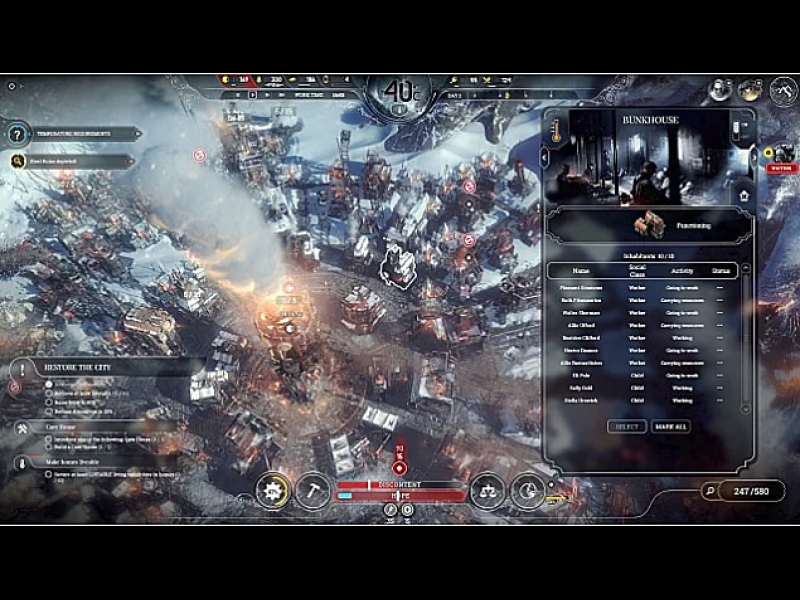
Task: Click the magnifier search notification on the left
Action: coord(70,160)
